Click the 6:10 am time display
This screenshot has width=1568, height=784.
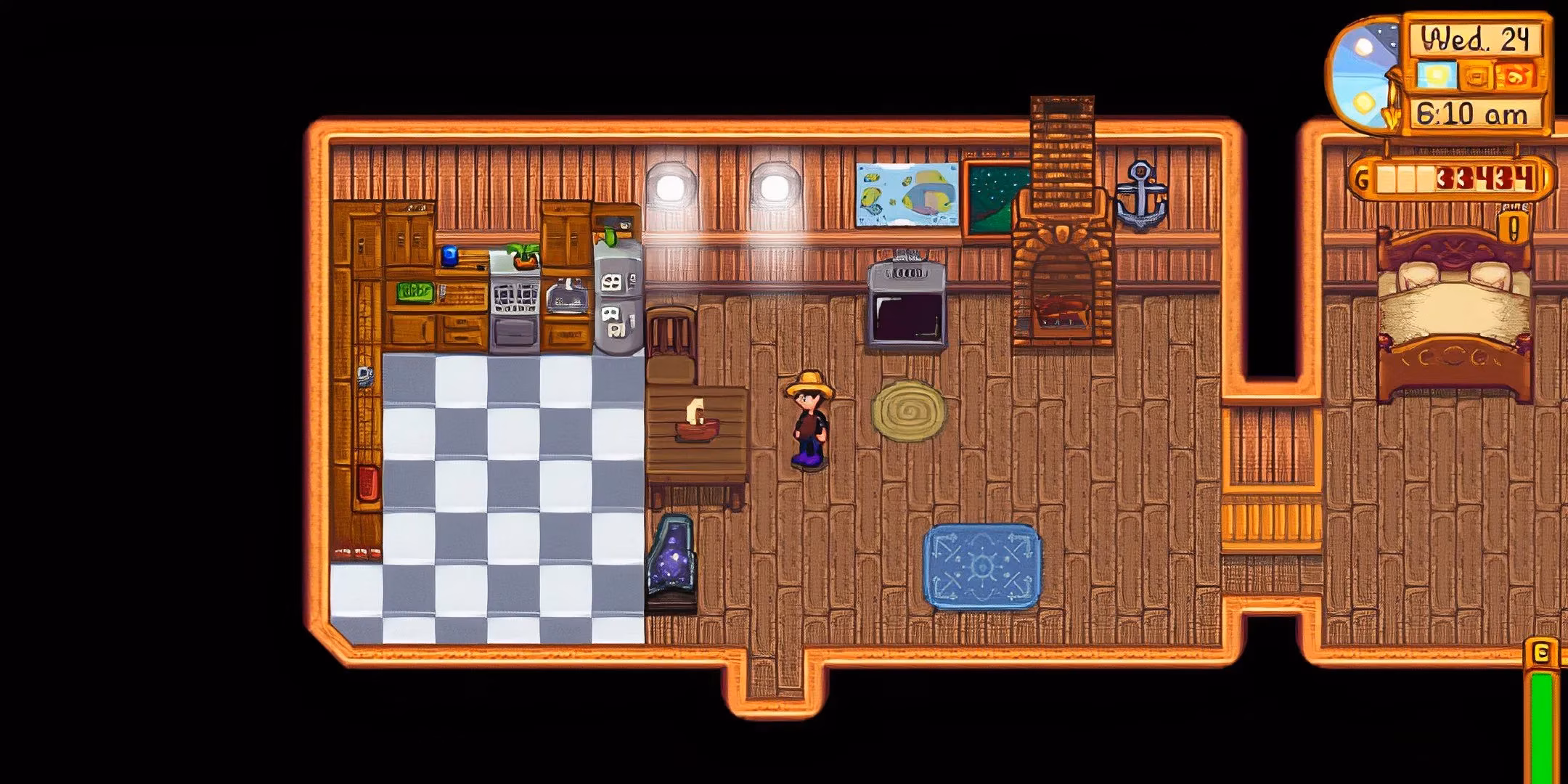(x=1473, y=113)
